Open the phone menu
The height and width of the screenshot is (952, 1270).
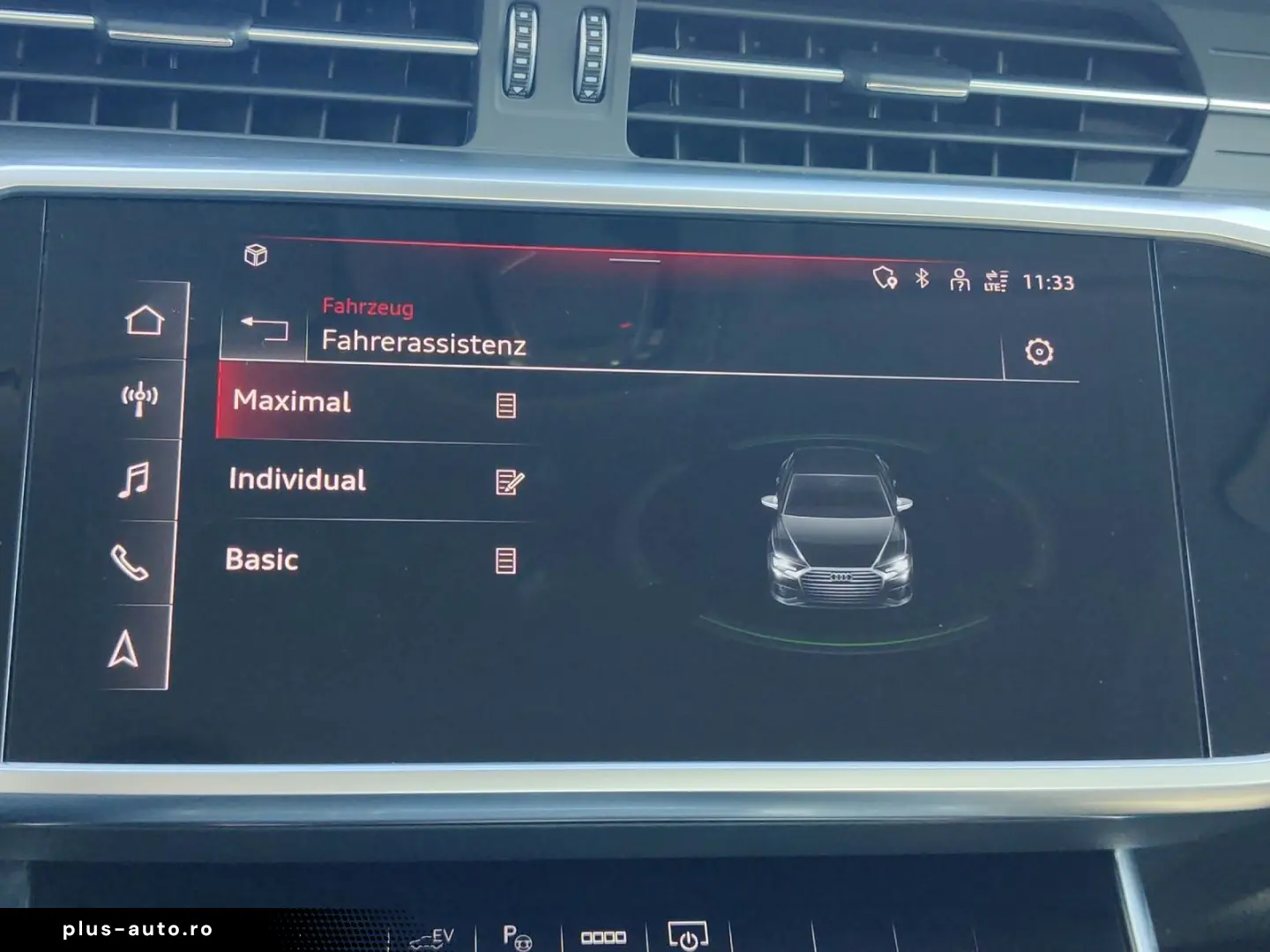[x=129, y=562]
